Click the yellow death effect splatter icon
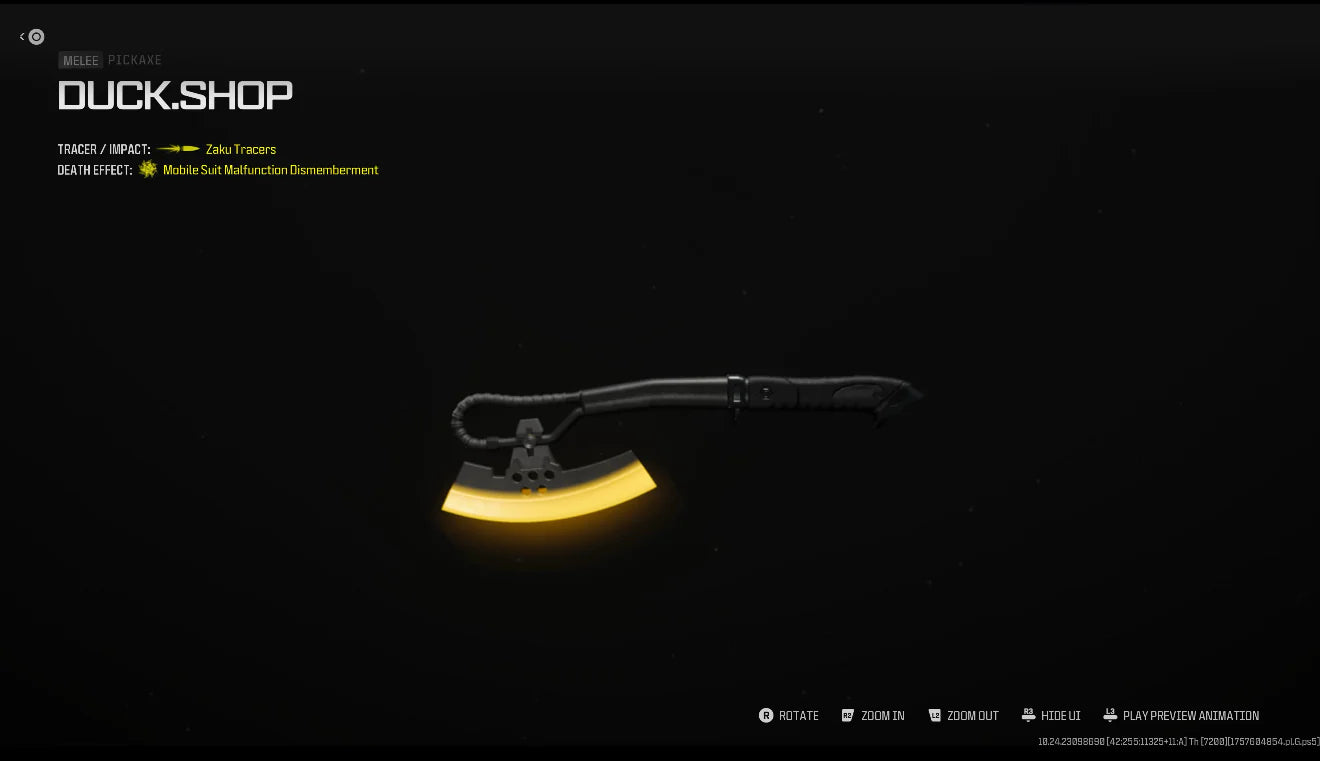 click(146, 169)
